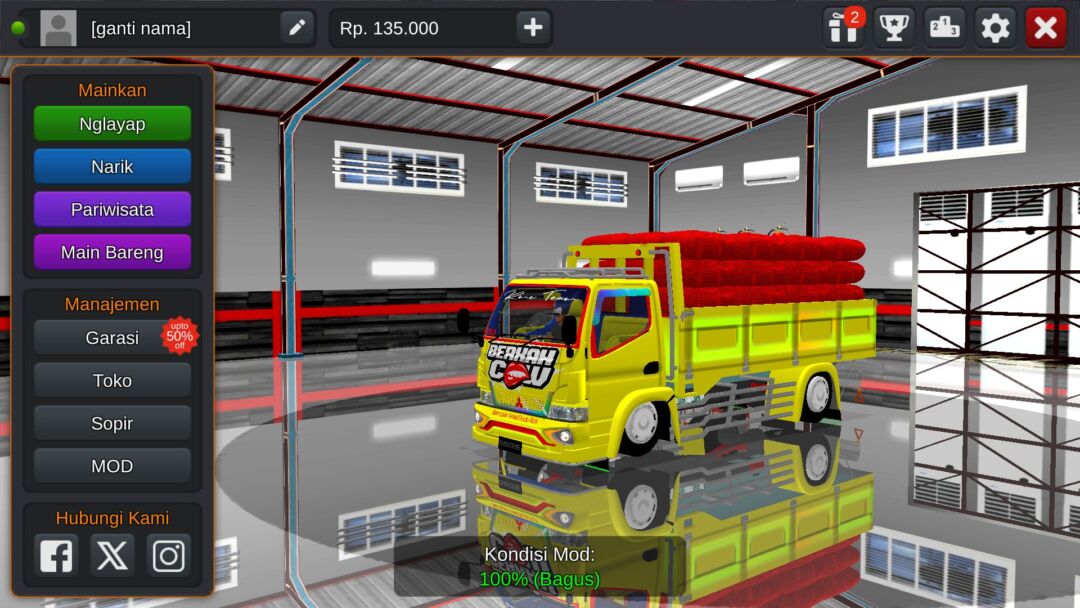
Task: Visit the Facebook page icon
Action: coord(56,555)
